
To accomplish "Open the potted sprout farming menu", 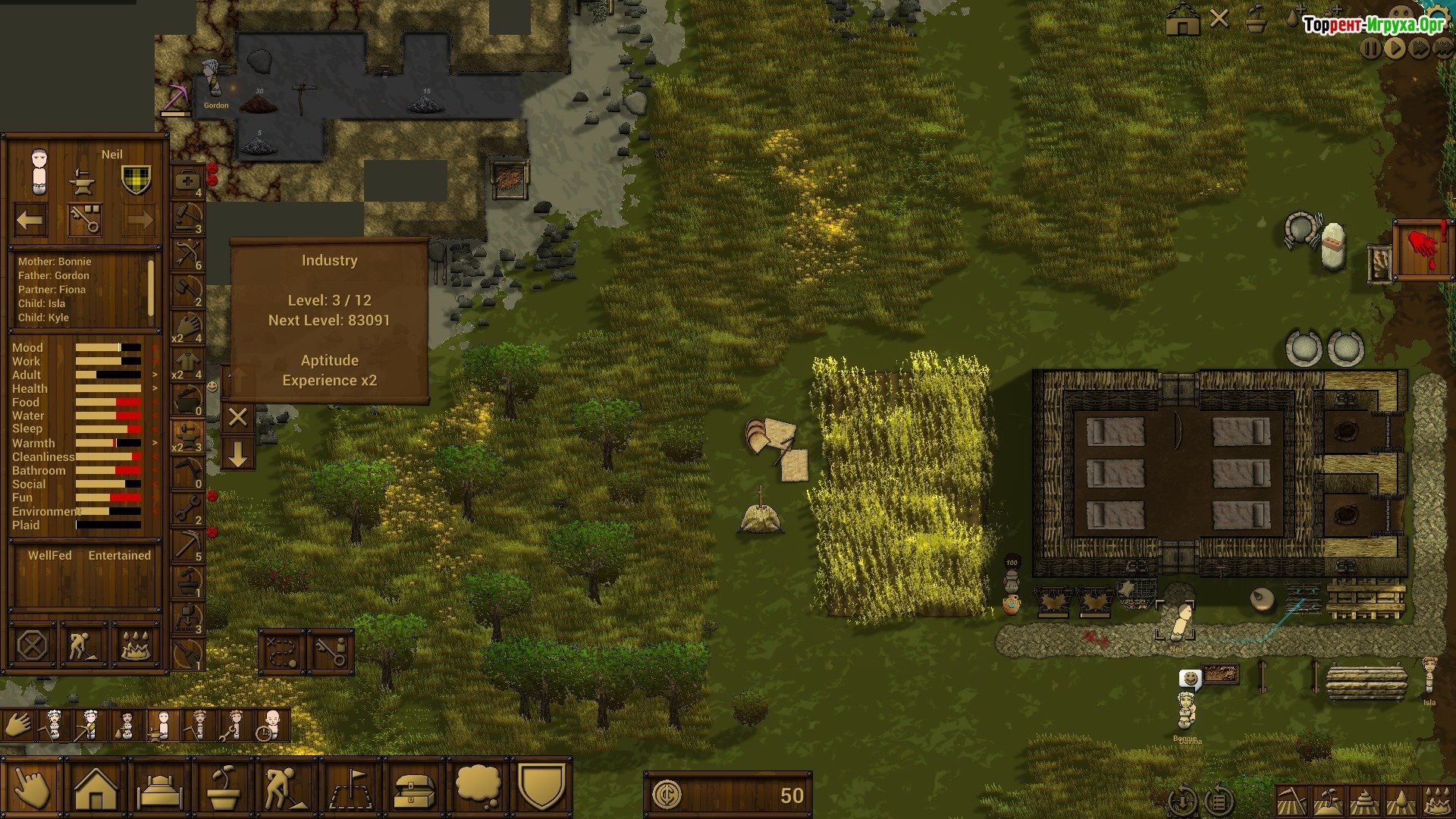I will pos(224,789).
